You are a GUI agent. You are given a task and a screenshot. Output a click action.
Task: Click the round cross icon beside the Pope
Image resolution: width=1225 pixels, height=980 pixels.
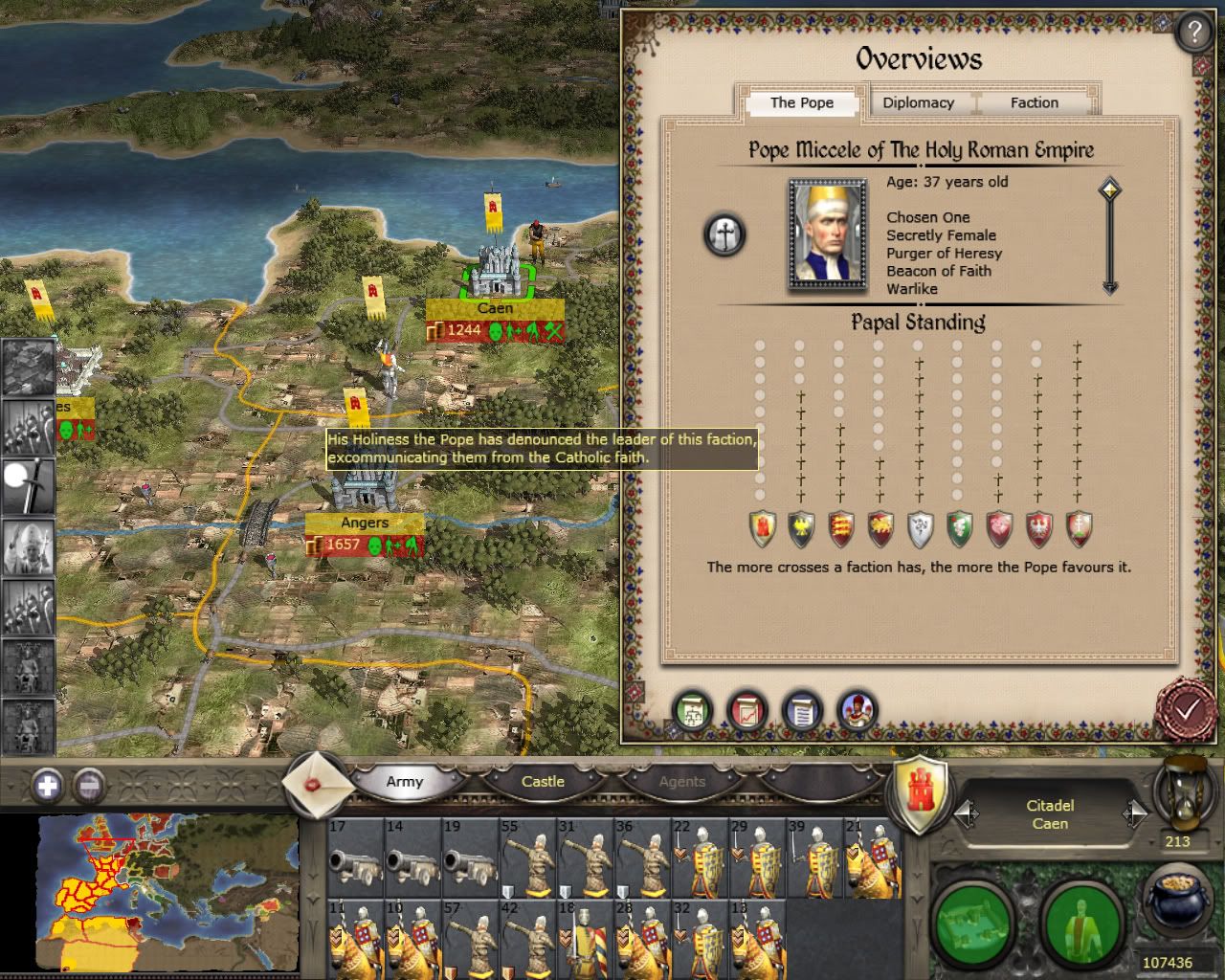[x=724, y=234]
